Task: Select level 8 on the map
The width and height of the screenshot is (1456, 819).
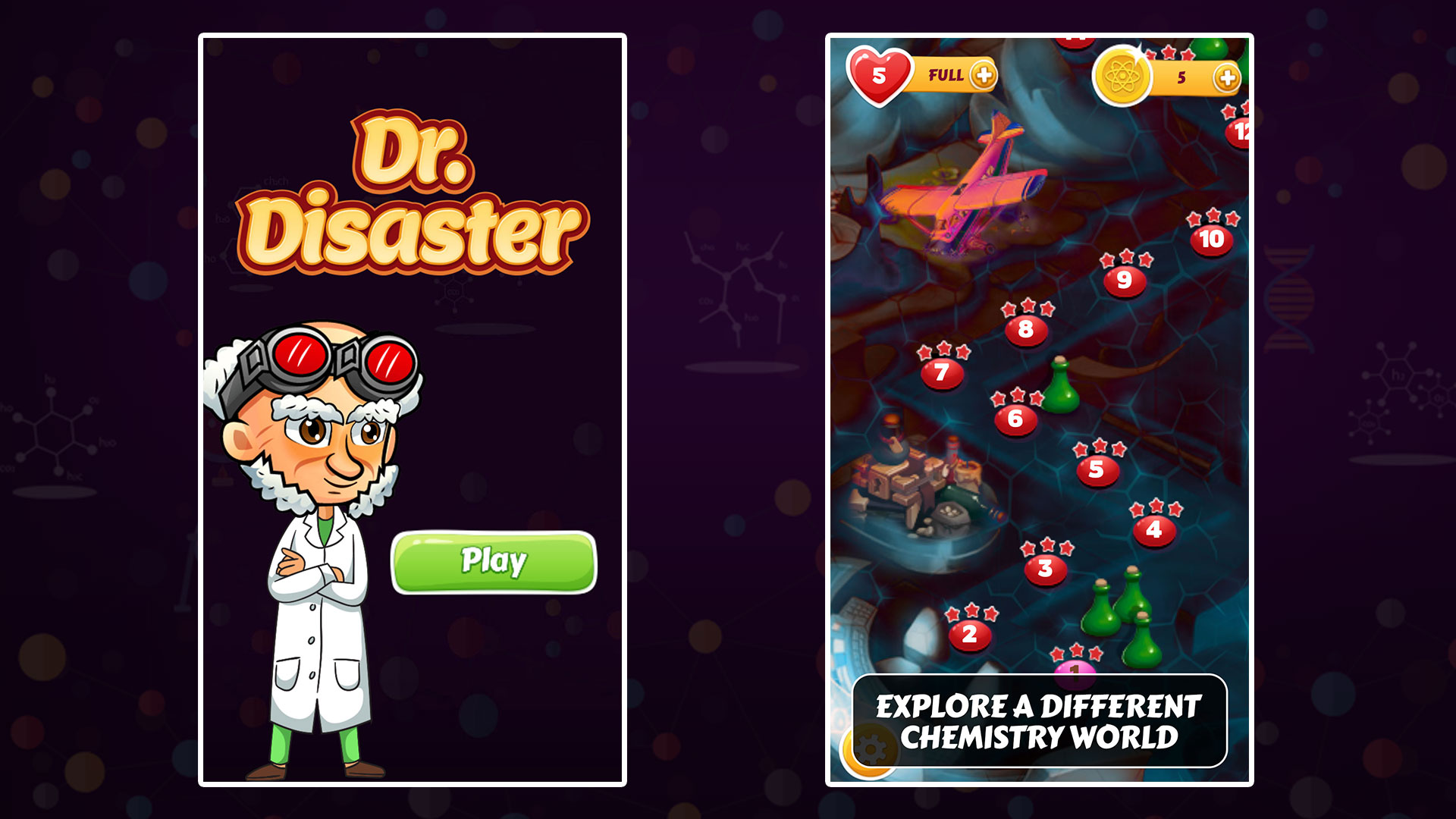Action: [x=1026, y=329]
